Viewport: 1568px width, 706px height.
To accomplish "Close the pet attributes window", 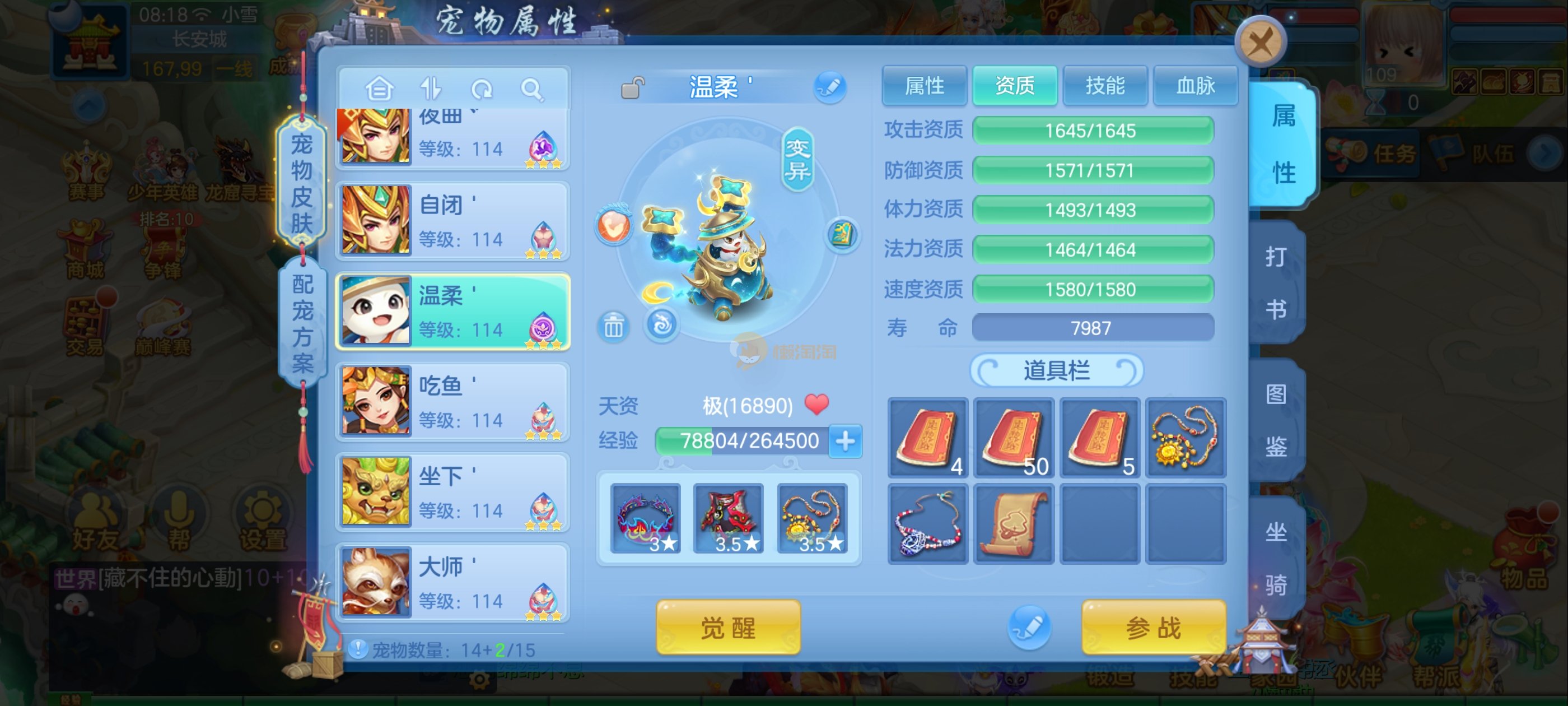I will click(1261, 43).
